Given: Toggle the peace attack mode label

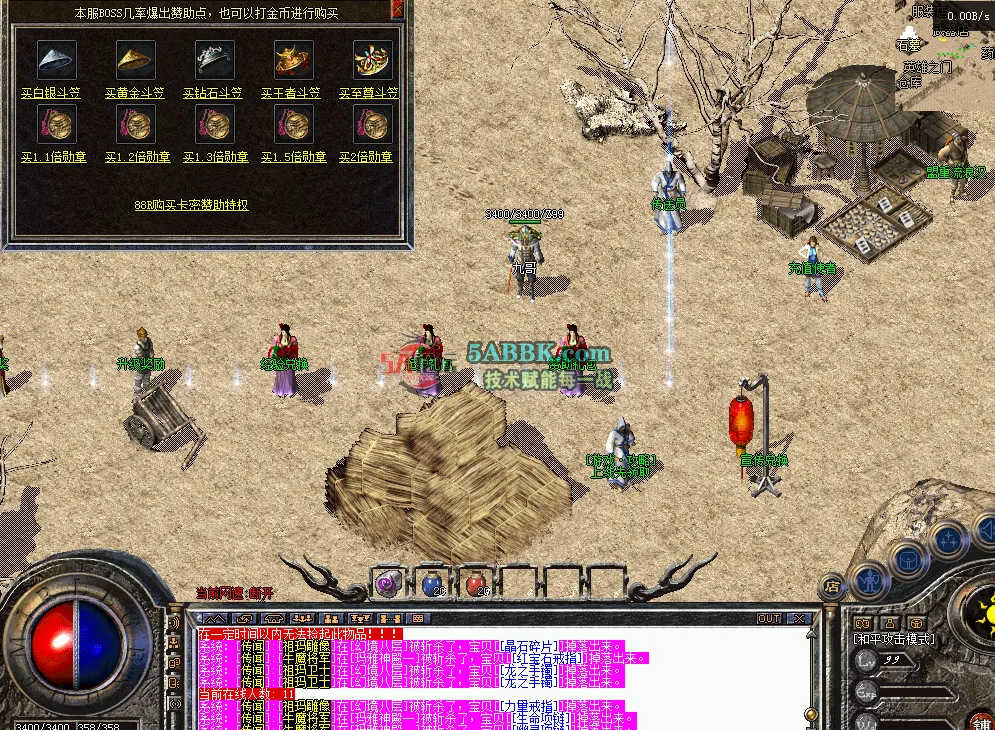Looking at the screenshot, I should click(894, 639).
